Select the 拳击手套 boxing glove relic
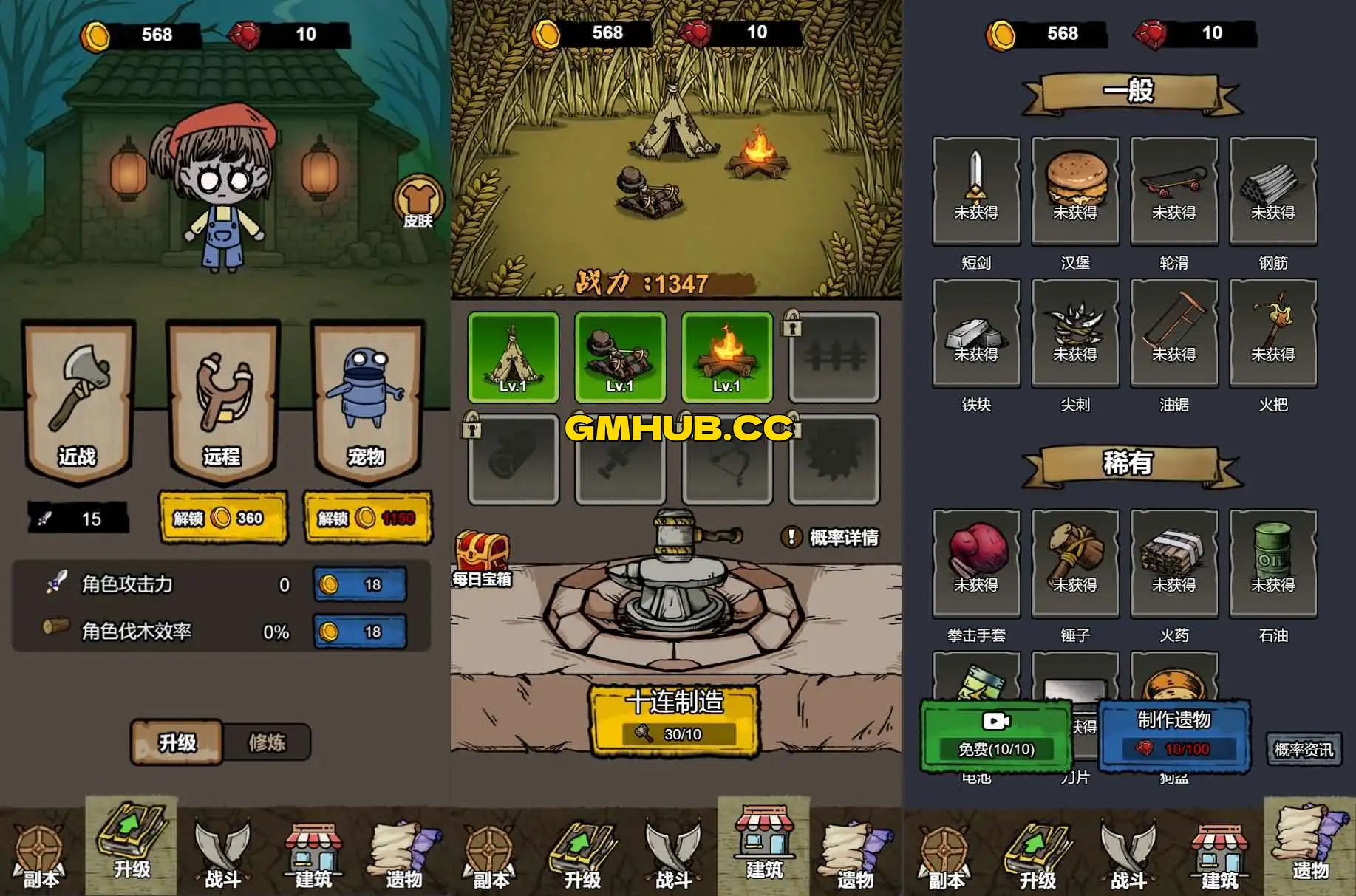The width and height of the screenshot is (1356, 896). (976, 563)
